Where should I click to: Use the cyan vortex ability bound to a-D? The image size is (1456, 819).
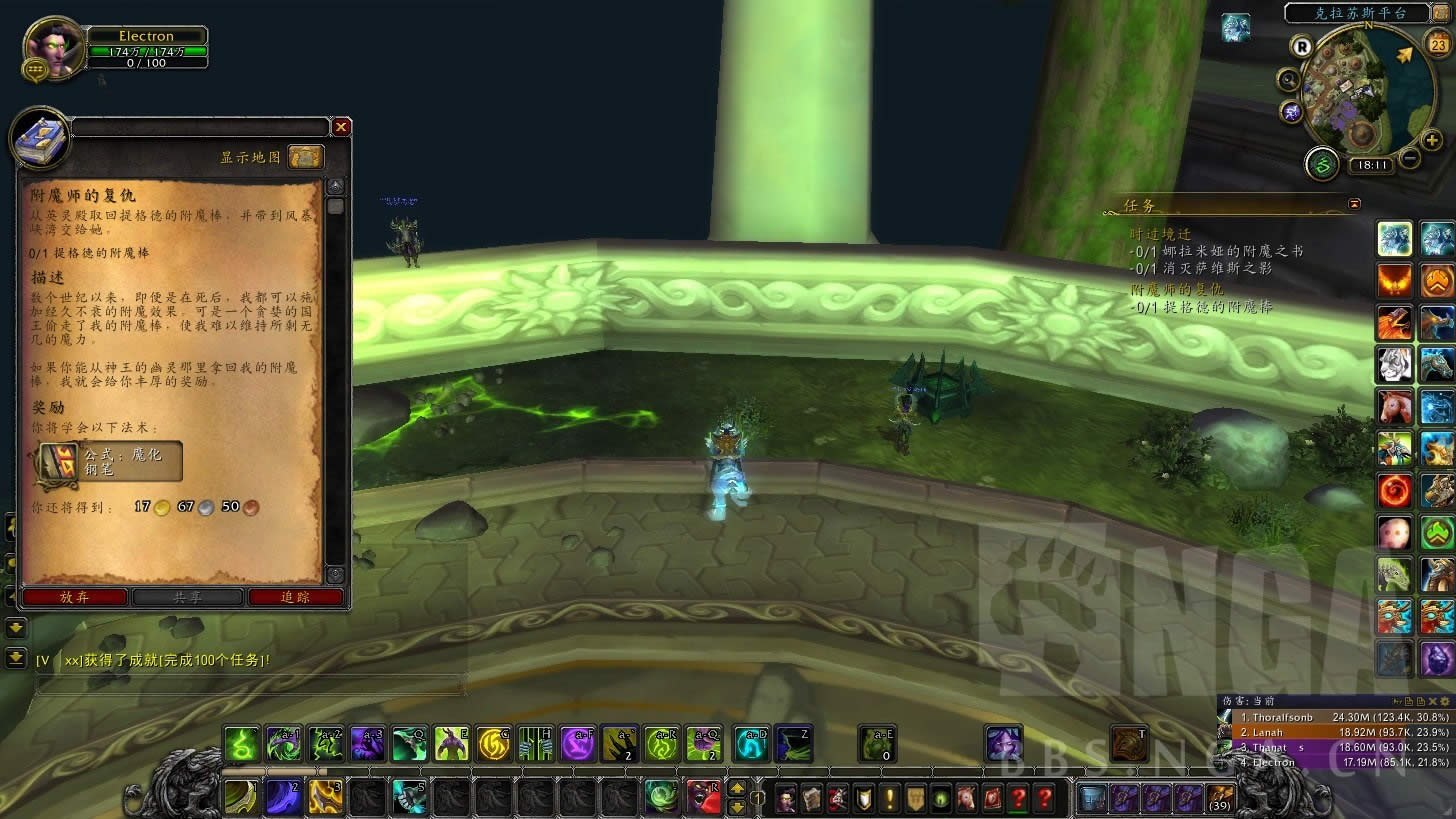(x=752, y=744)
